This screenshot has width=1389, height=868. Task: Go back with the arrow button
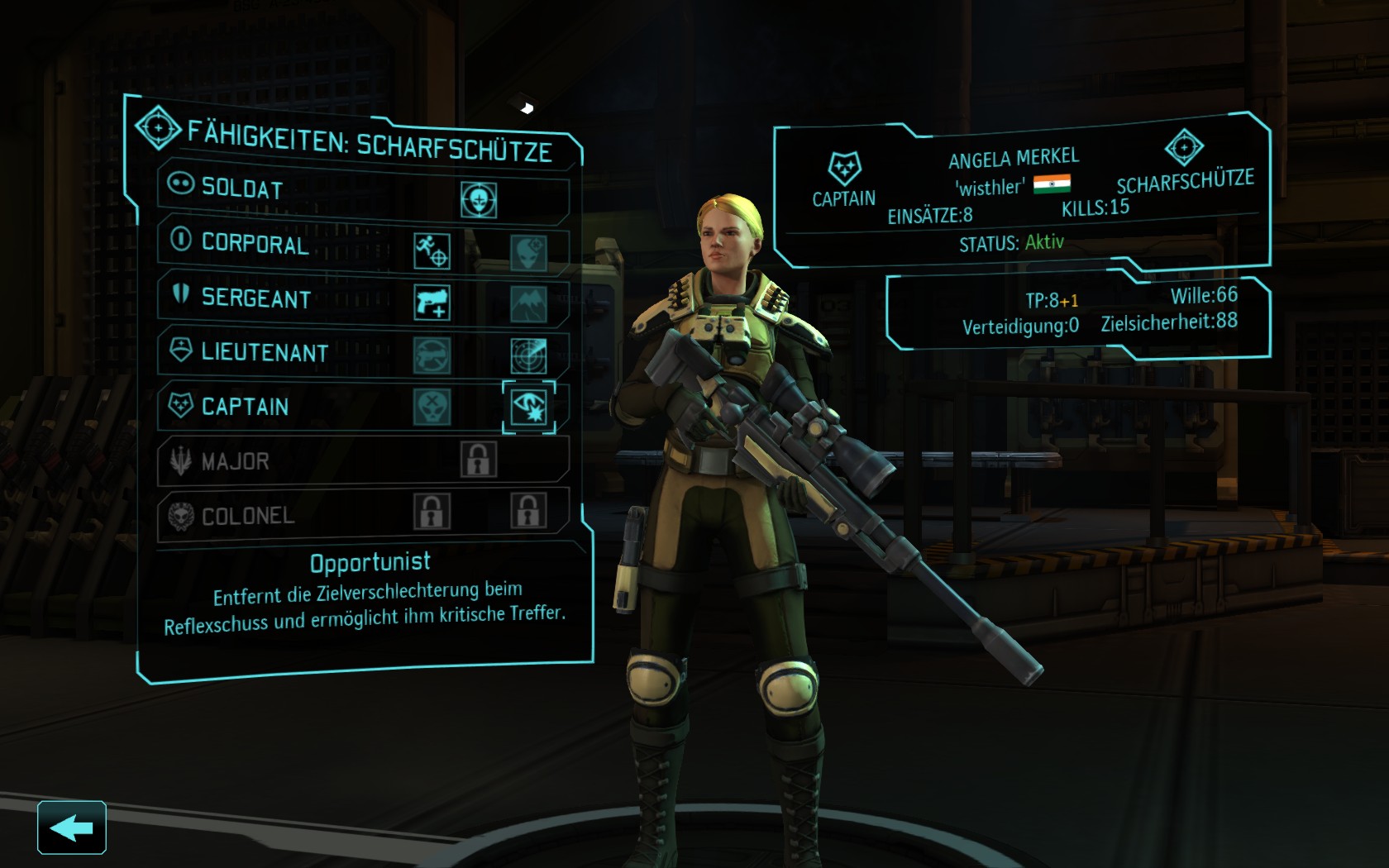71,827
